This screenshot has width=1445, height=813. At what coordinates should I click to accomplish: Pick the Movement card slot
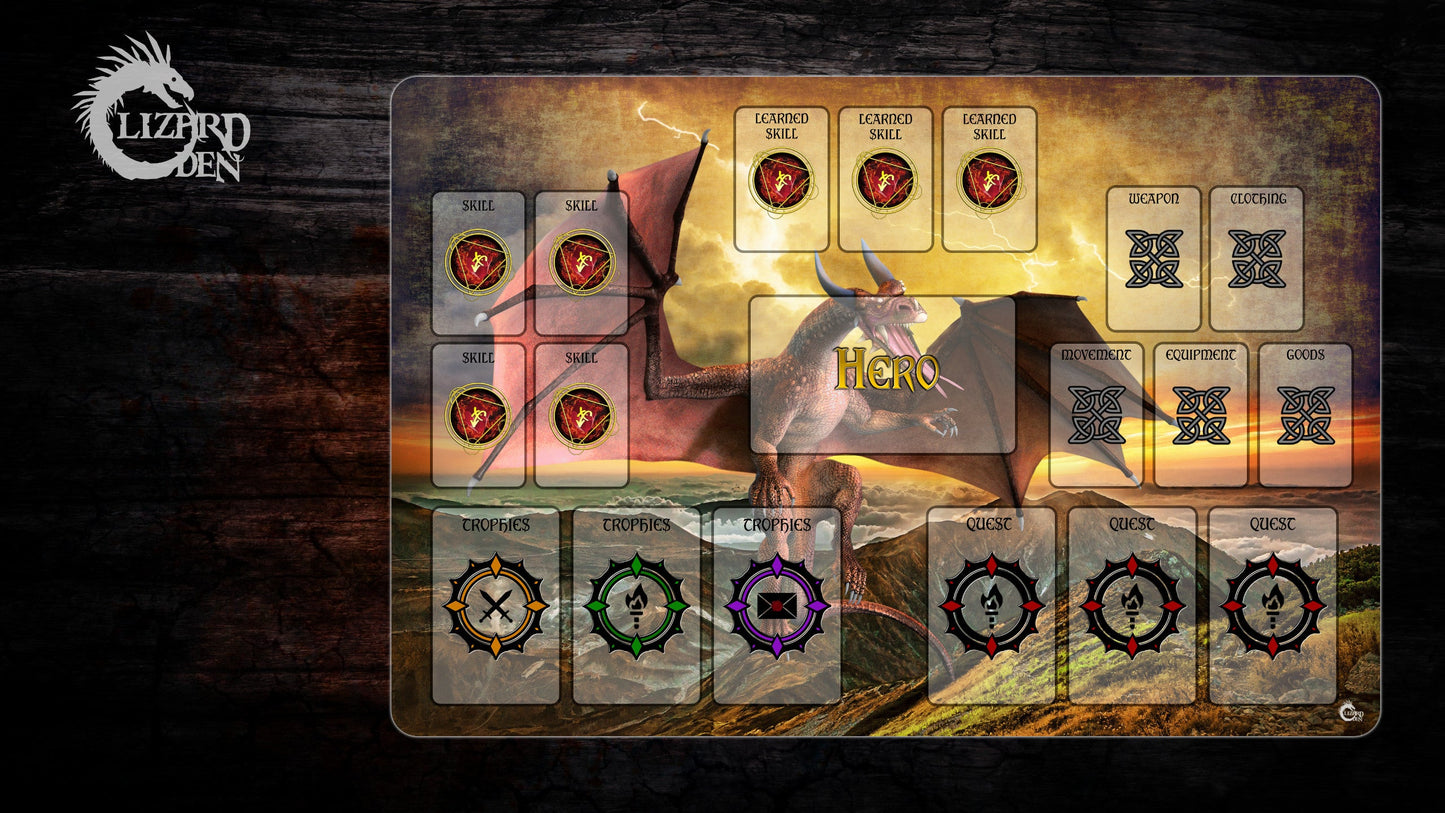pyautogui.click(x=1096, y=415)
